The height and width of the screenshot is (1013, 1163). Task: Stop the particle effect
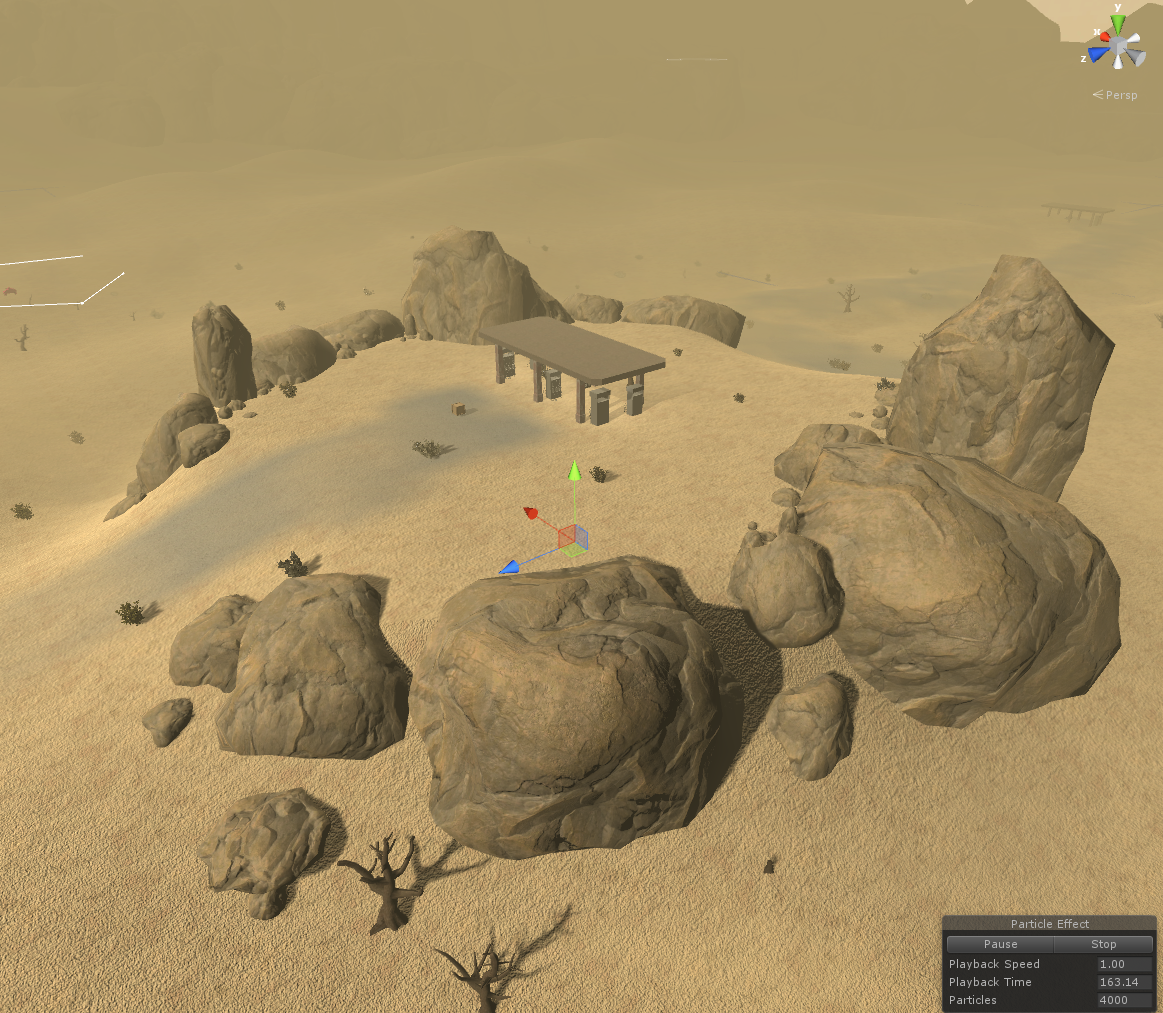click(x=1103, y=944)
